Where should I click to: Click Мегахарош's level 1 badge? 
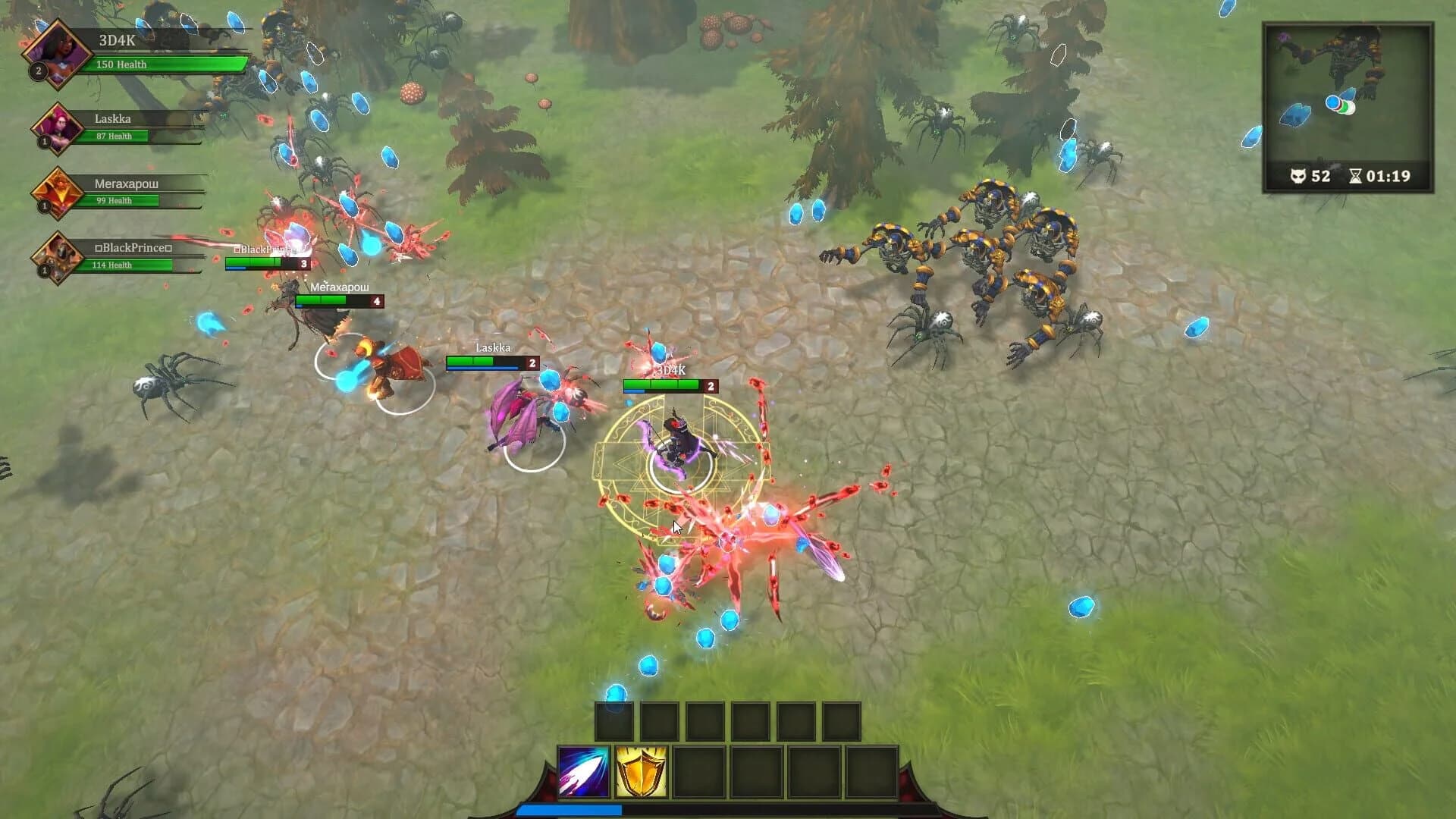tap(42, 207)
